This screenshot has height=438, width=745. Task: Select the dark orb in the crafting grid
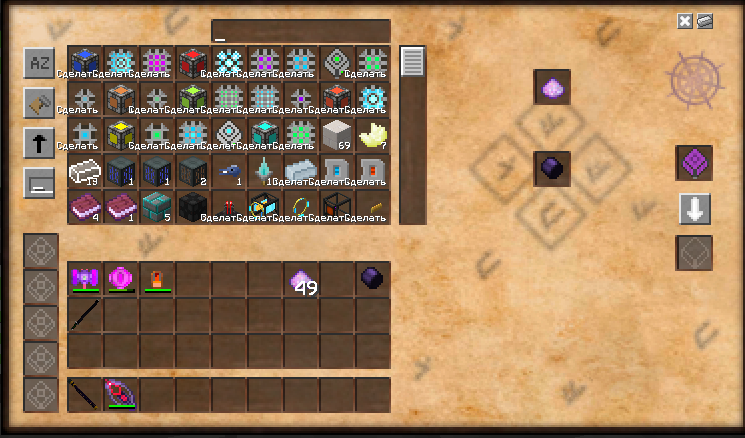[552, 168]
